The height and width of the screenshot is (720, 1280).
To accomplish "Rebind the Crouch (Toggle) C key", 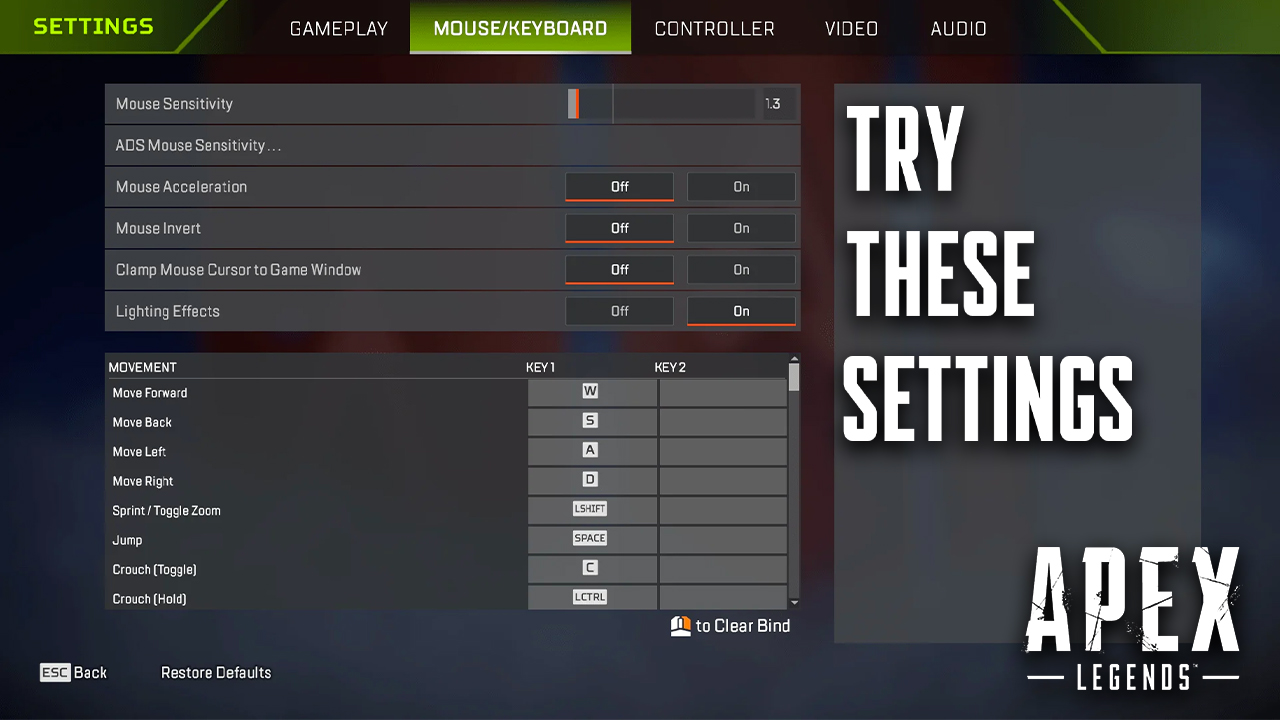I will point(591,568).
